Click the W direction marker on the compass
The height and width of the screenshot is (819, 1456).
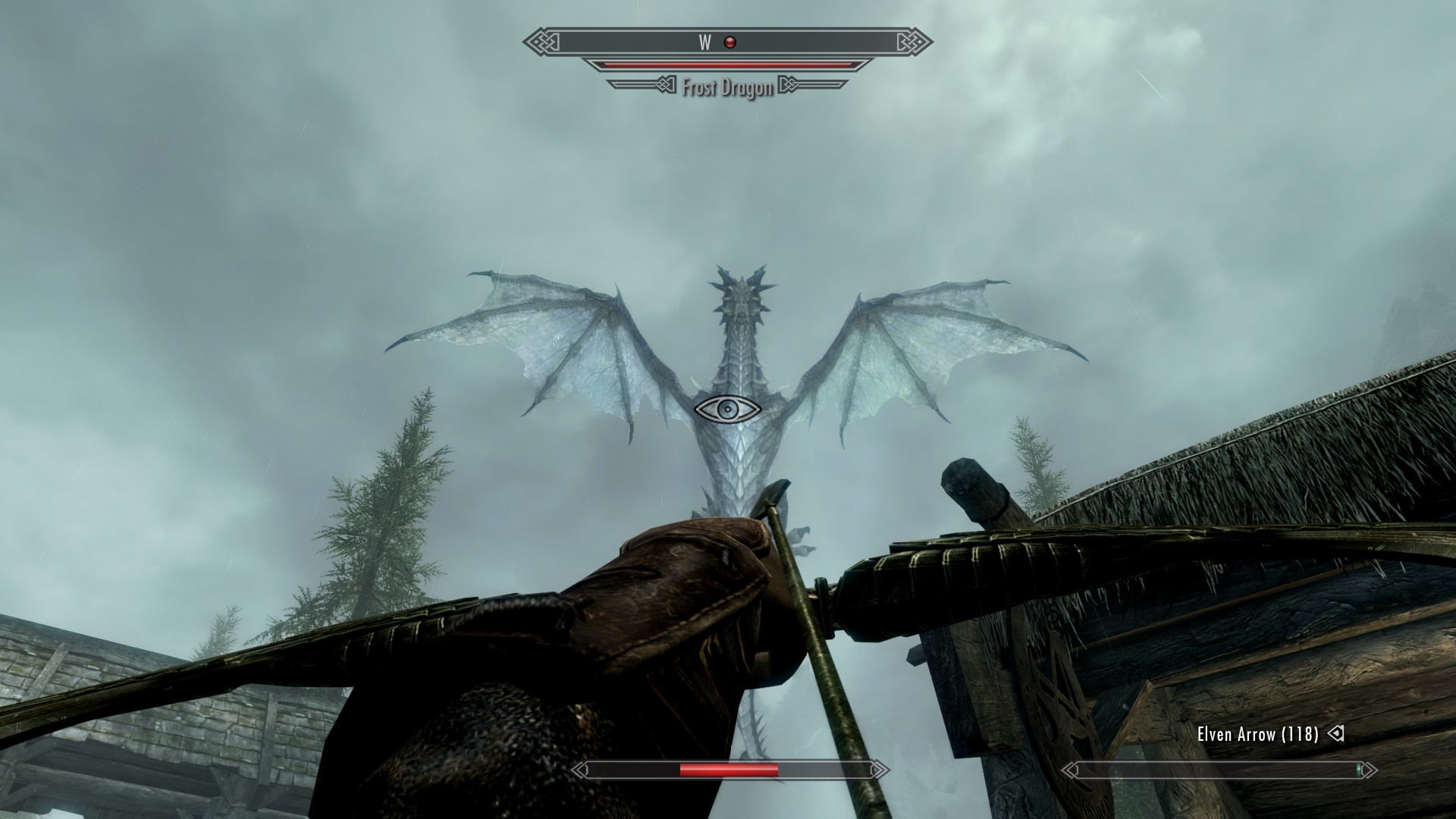(704, 42)
